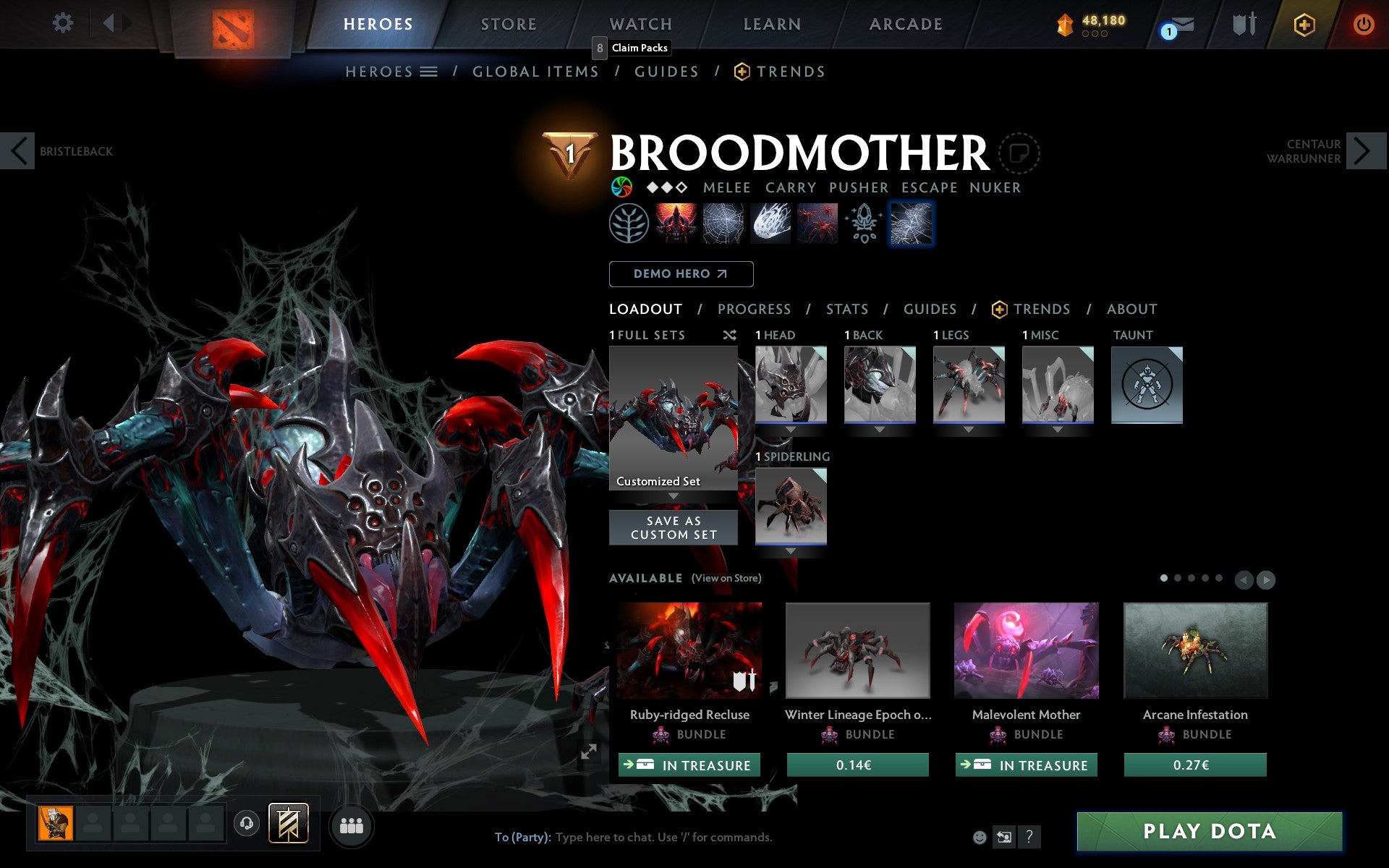This screenshot has height=868, width=1389.
Task: Click the hero favorite circle next to Broodmother name
Action: [1019, 153]
